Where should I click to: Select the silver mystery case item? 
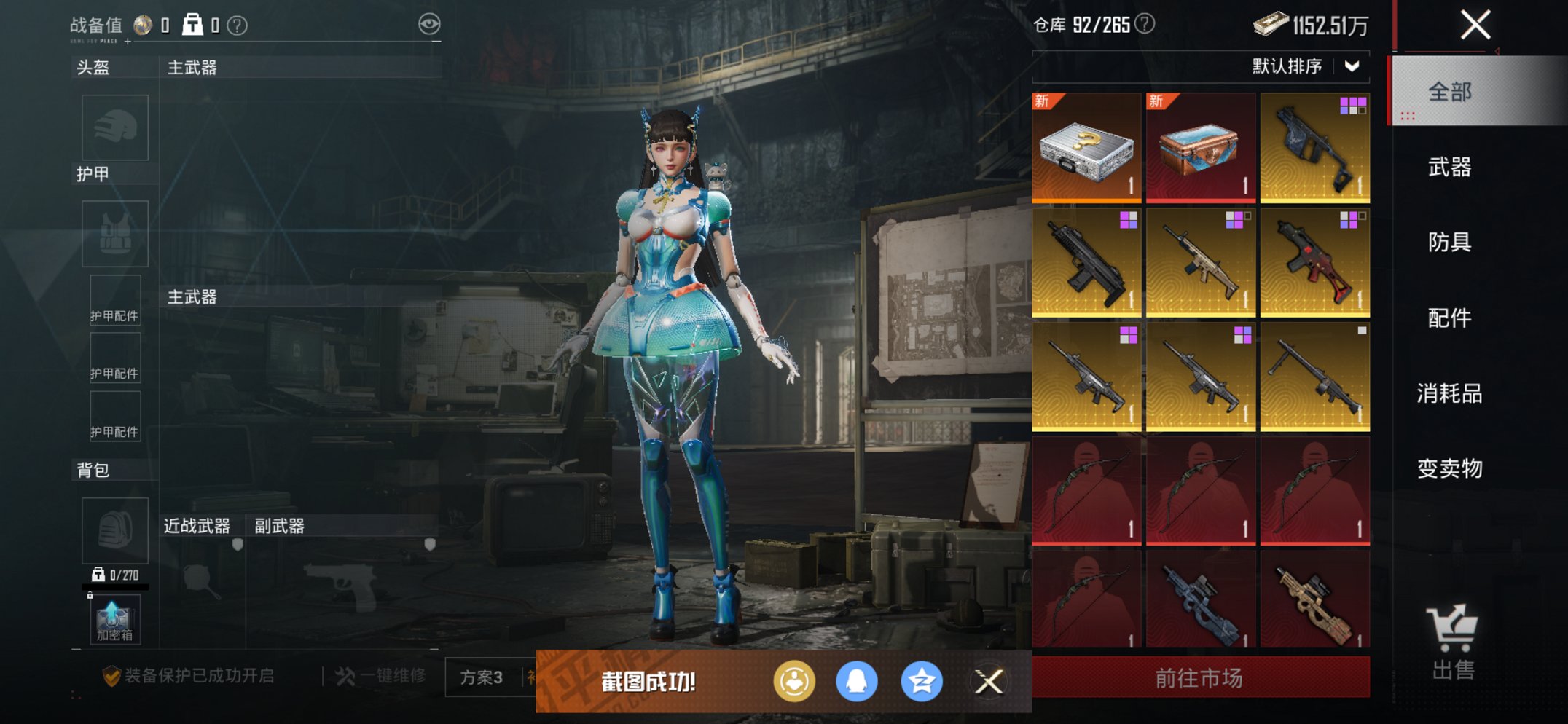coord(1086,148)
